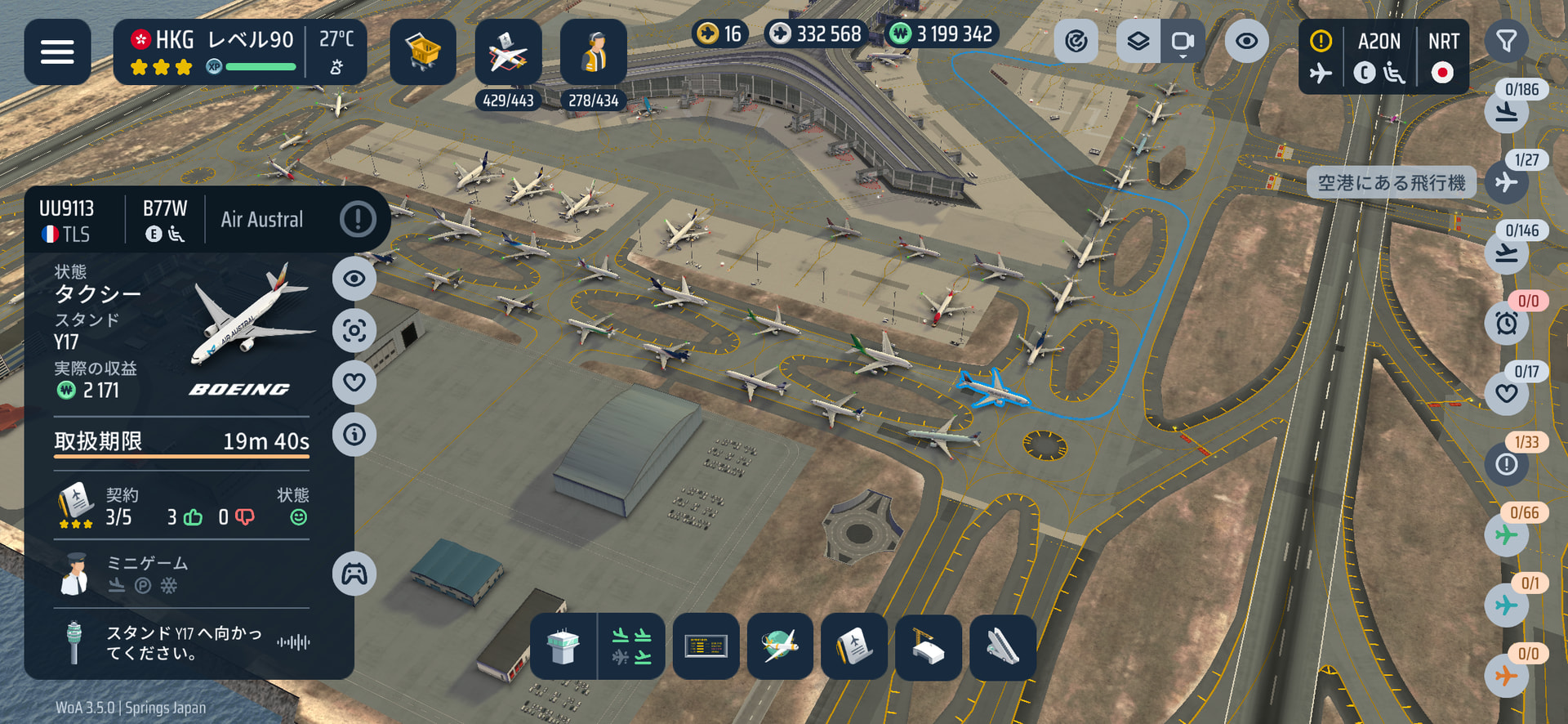Show info for the B77W aircraft

354,434
